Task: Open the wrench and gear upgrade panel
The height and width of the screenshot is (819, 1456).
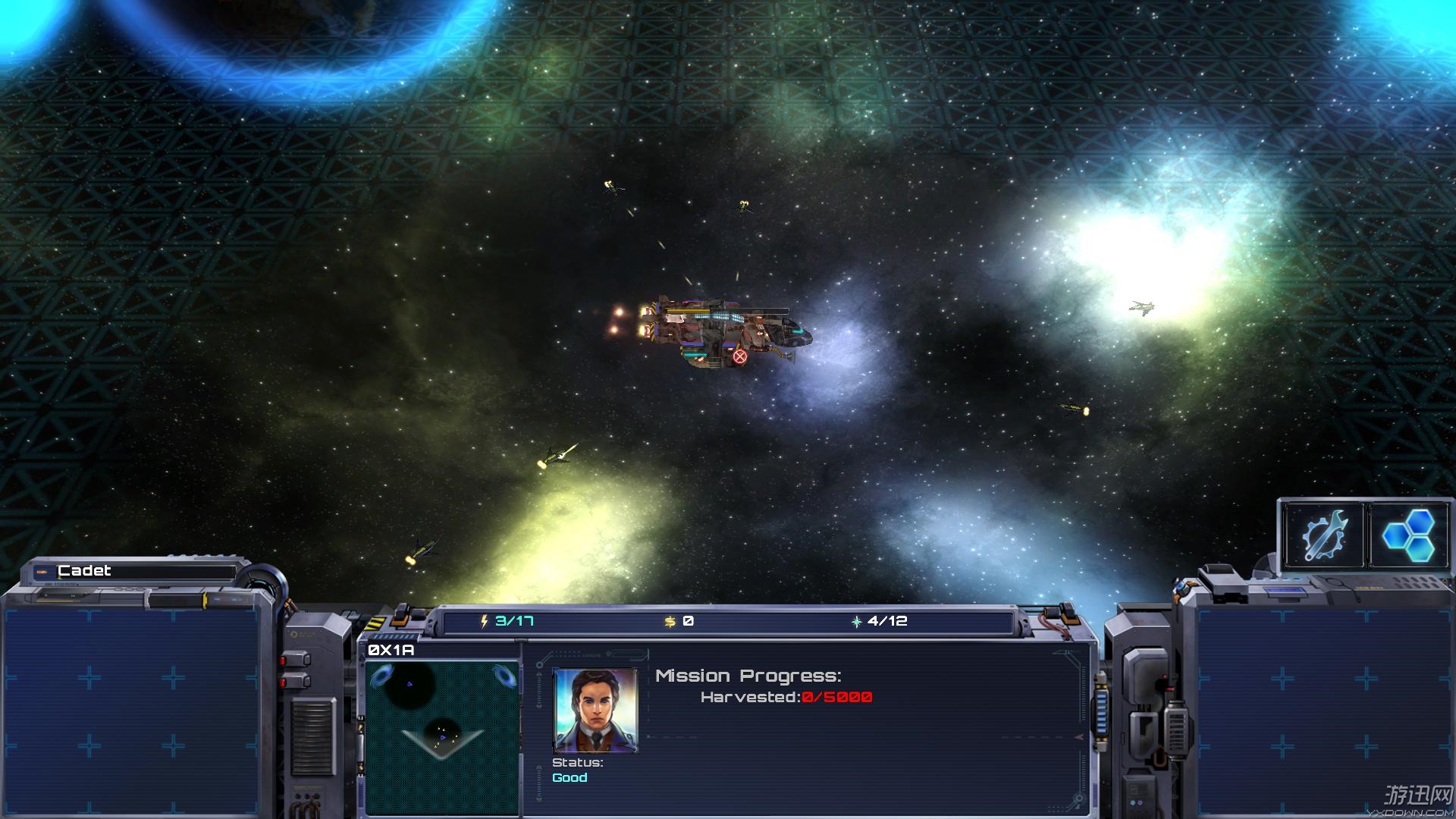Action: pyautogui.click(x=1324, y=535)
